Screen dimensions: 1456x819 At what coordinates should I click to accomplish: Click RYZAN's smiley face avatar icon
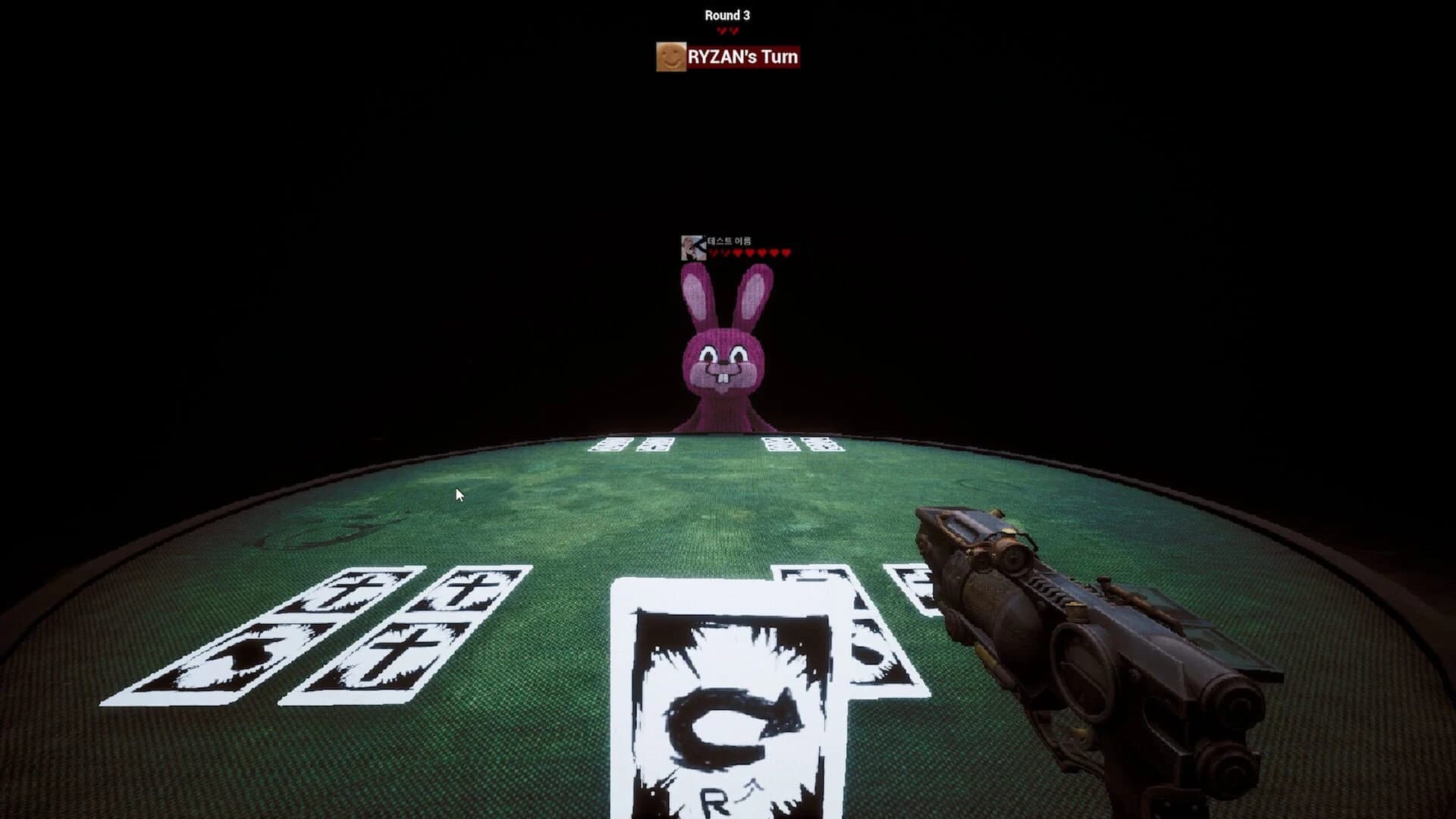point(670,57)
